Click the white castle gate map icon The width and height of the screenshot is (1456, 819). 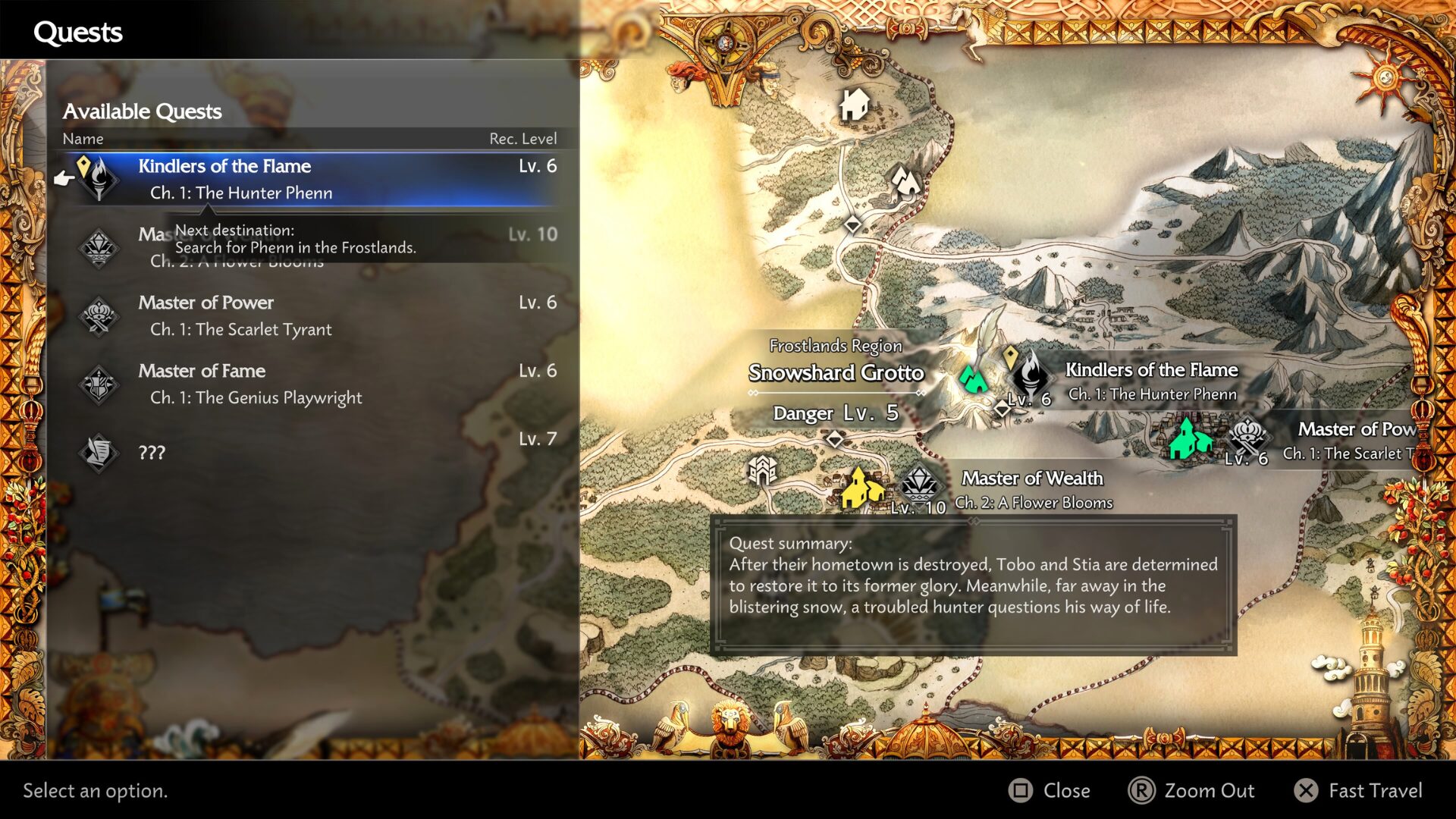[762, 471]
